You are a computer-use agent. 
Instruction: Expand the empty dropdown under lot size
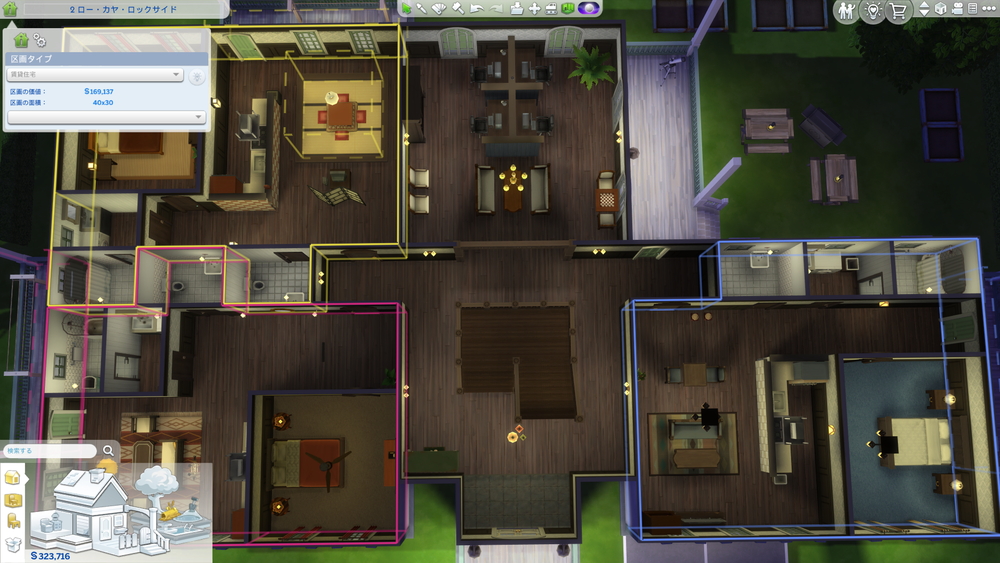tap(106, 117)
